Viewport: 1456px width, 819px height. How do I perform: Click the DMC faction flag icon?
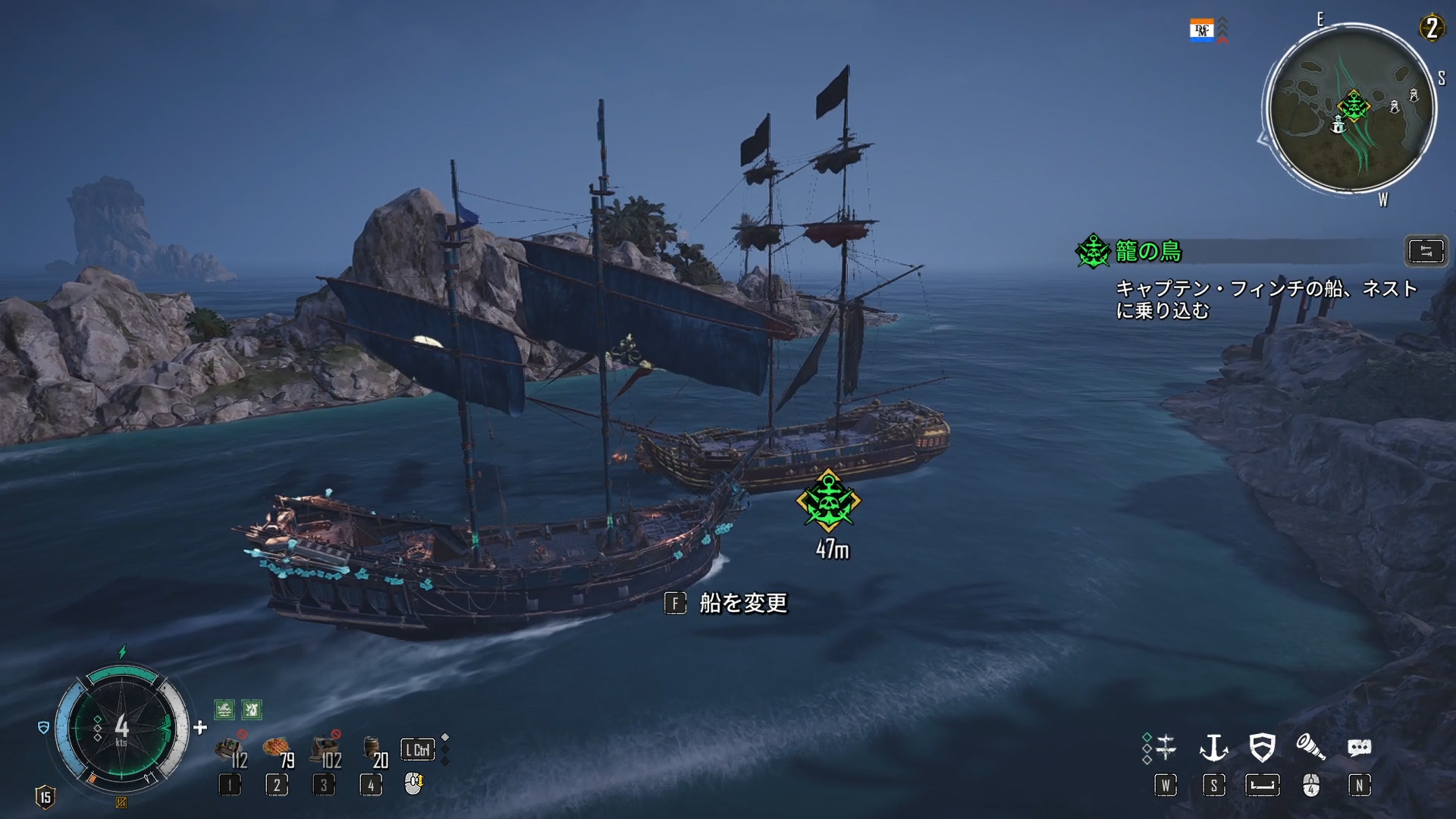(1201, 31)
